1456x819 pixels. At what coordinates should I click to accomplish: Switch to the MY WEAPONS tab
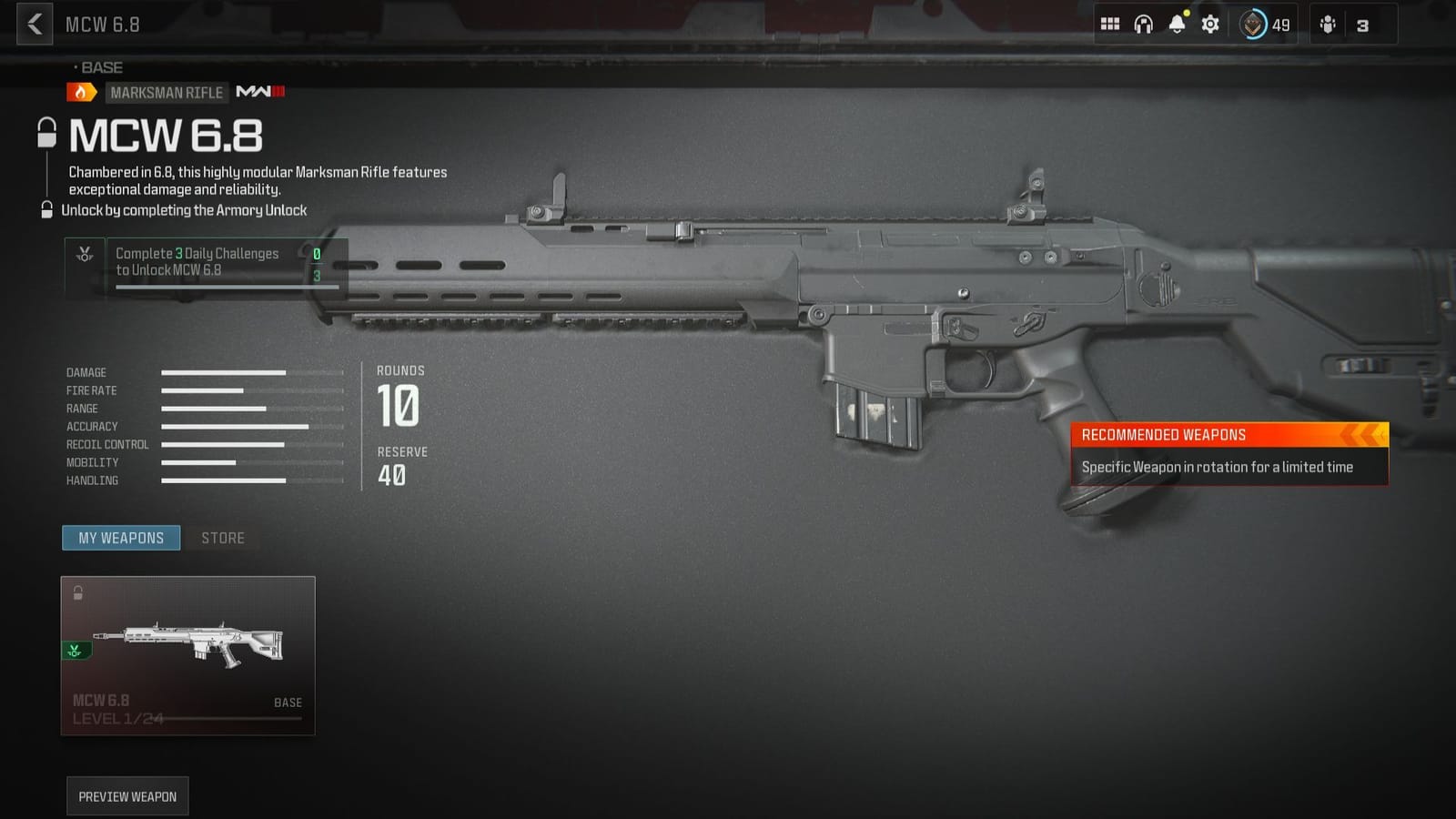pyautogui.click(x=121, y=538)
